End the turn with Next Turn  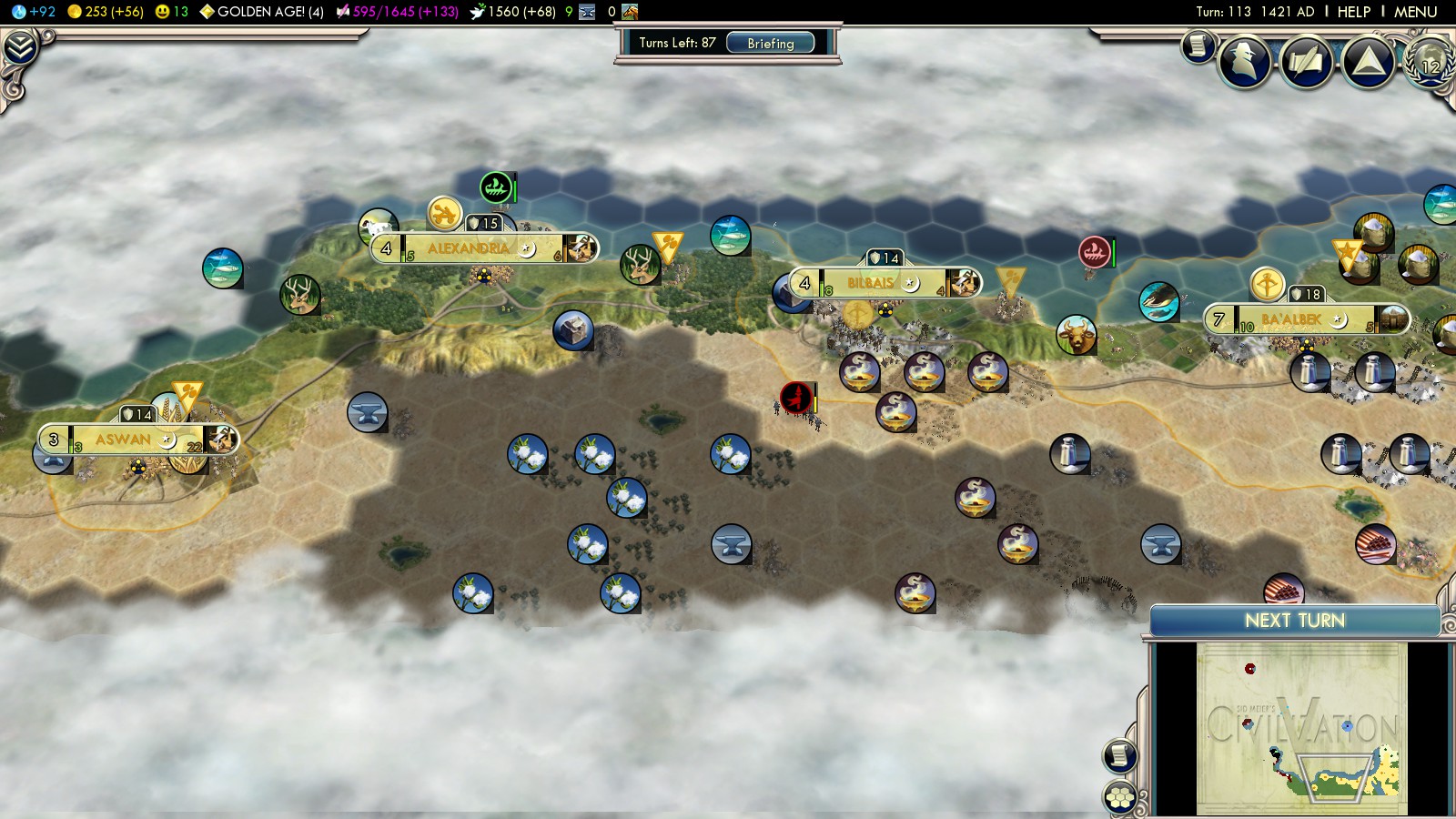[1294, 621]
